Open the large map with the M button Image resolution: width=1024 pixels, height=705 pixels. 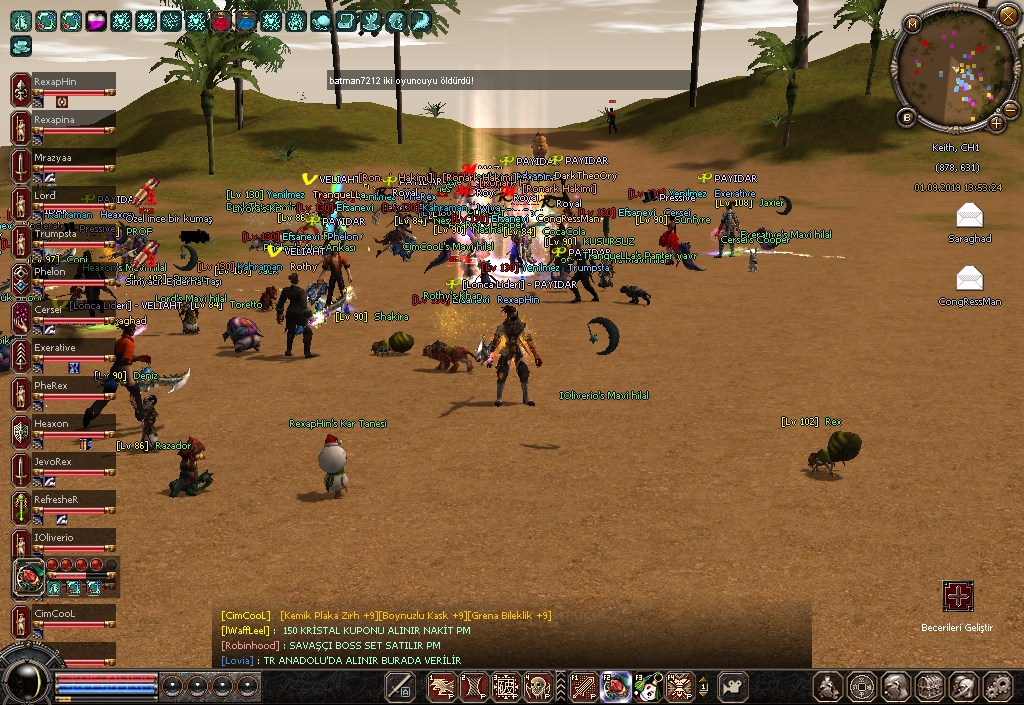point(911,24)
